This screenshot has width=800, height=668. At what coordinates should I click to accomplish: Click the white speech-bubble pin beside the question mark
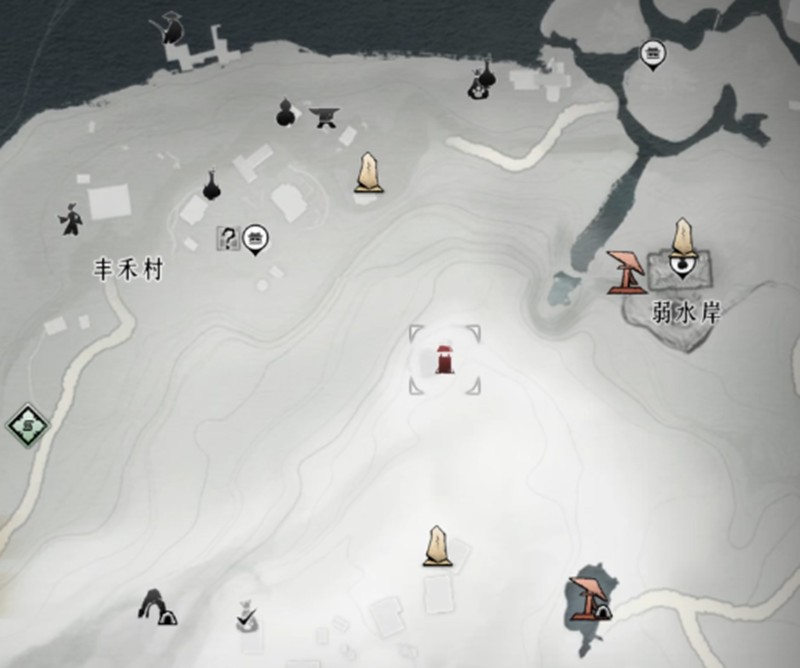pyautogui.click(x=256, y=237)
